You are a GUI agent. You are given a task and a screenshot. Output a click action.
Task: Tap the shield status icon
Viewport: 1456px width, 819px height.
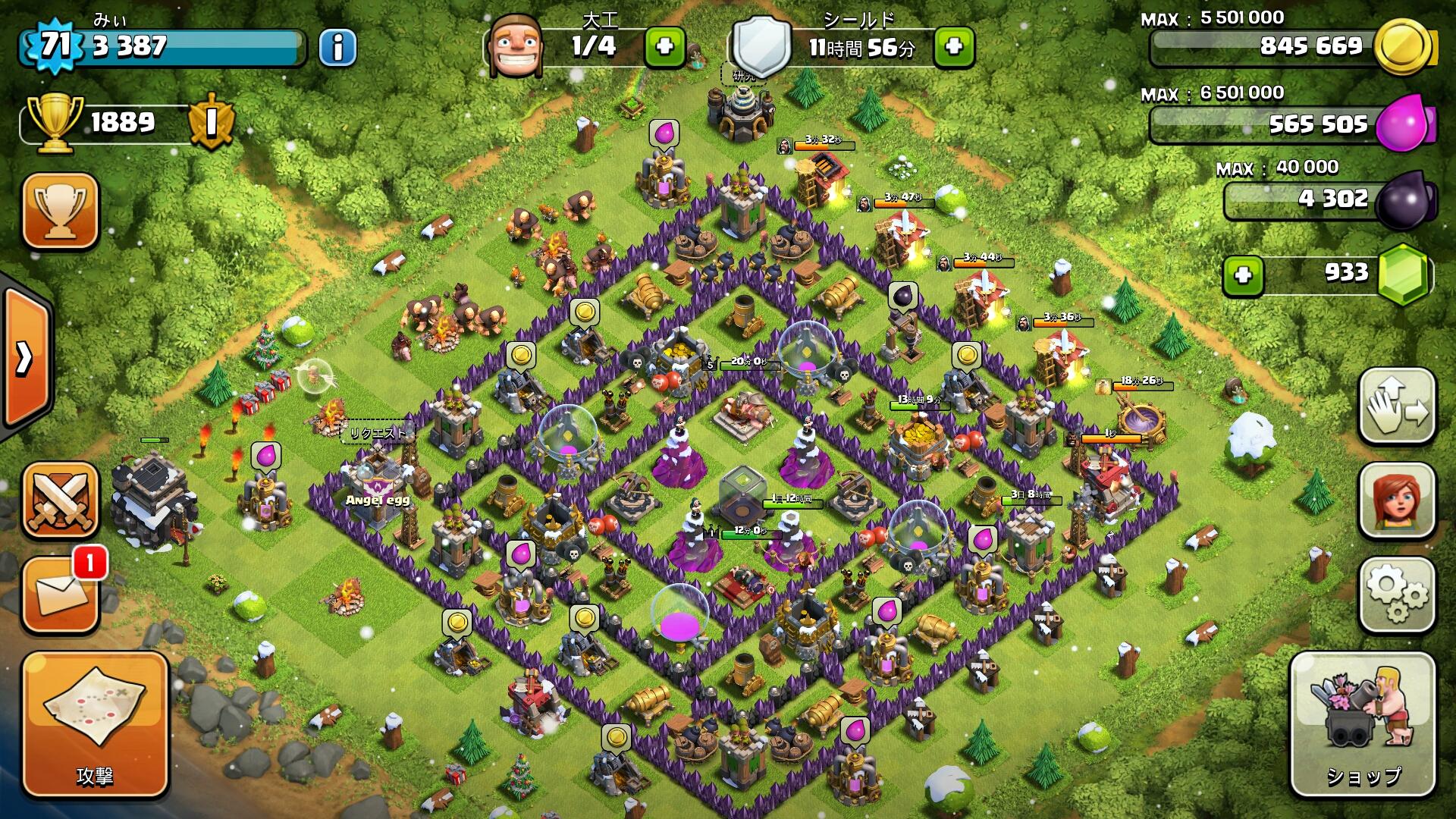761,45
